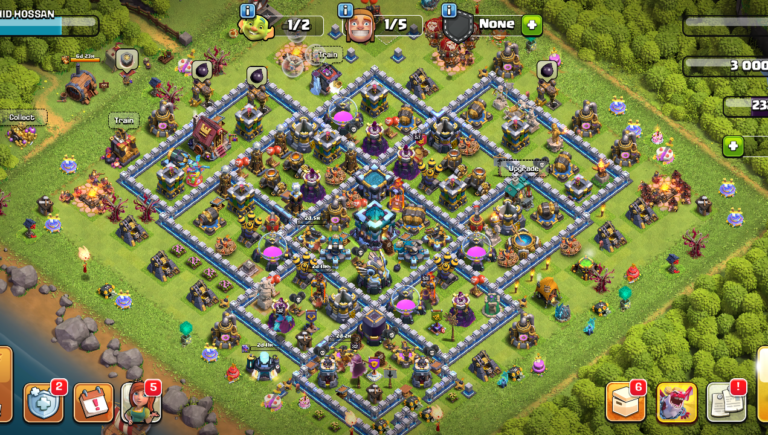Tap the Train bubble over the barracks
Viewport: 768px width, 435px height.
124,120
